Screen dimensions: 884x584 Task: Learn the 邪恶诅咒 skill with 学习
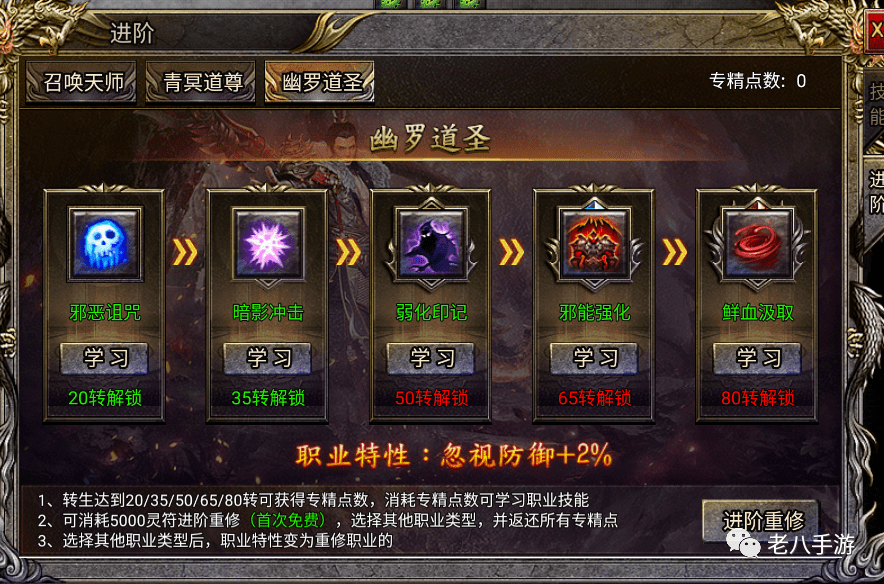coord(105,357)
